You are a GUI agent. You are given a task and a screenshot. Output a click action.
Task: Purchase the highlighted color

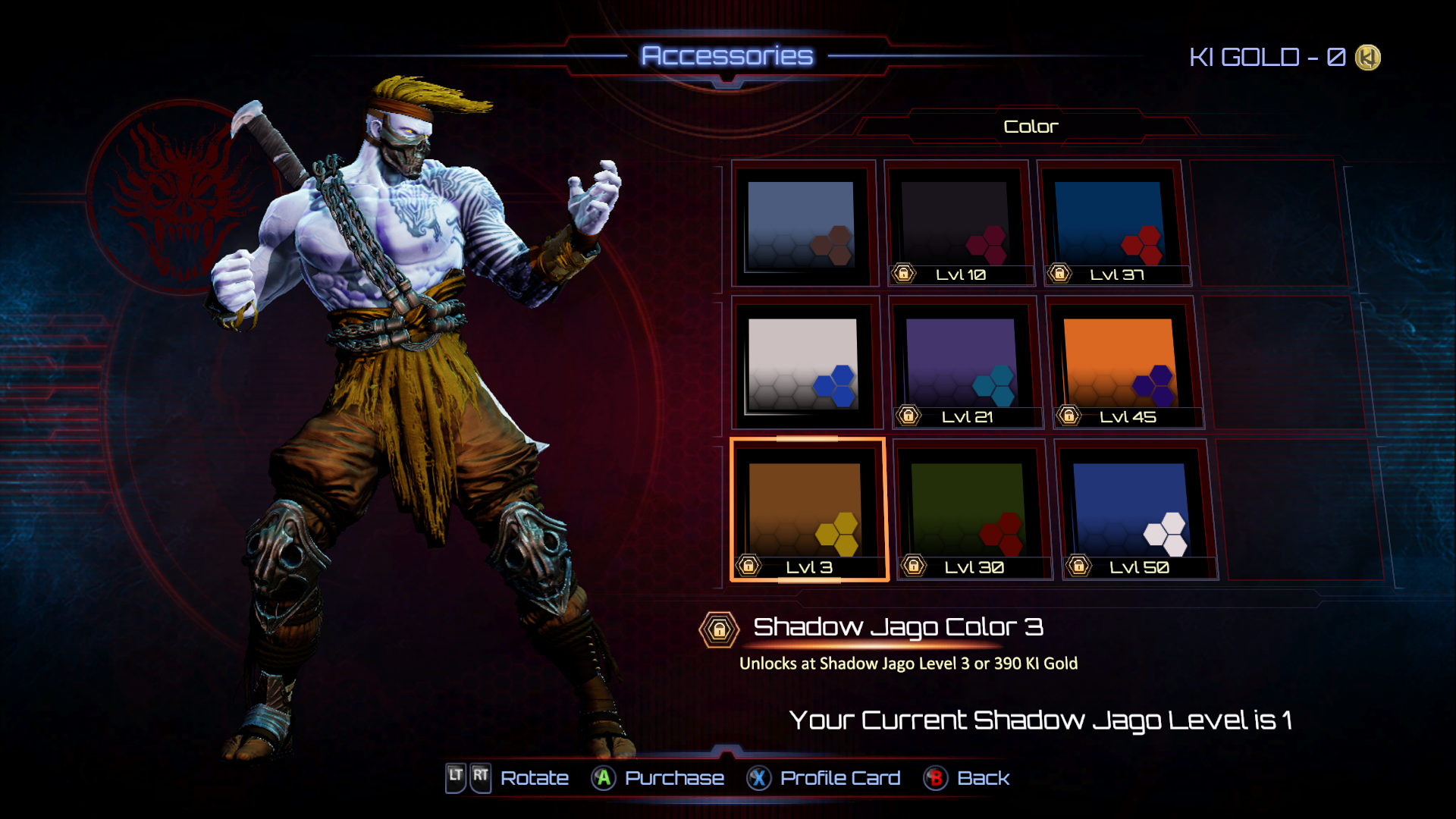[658, 778]
